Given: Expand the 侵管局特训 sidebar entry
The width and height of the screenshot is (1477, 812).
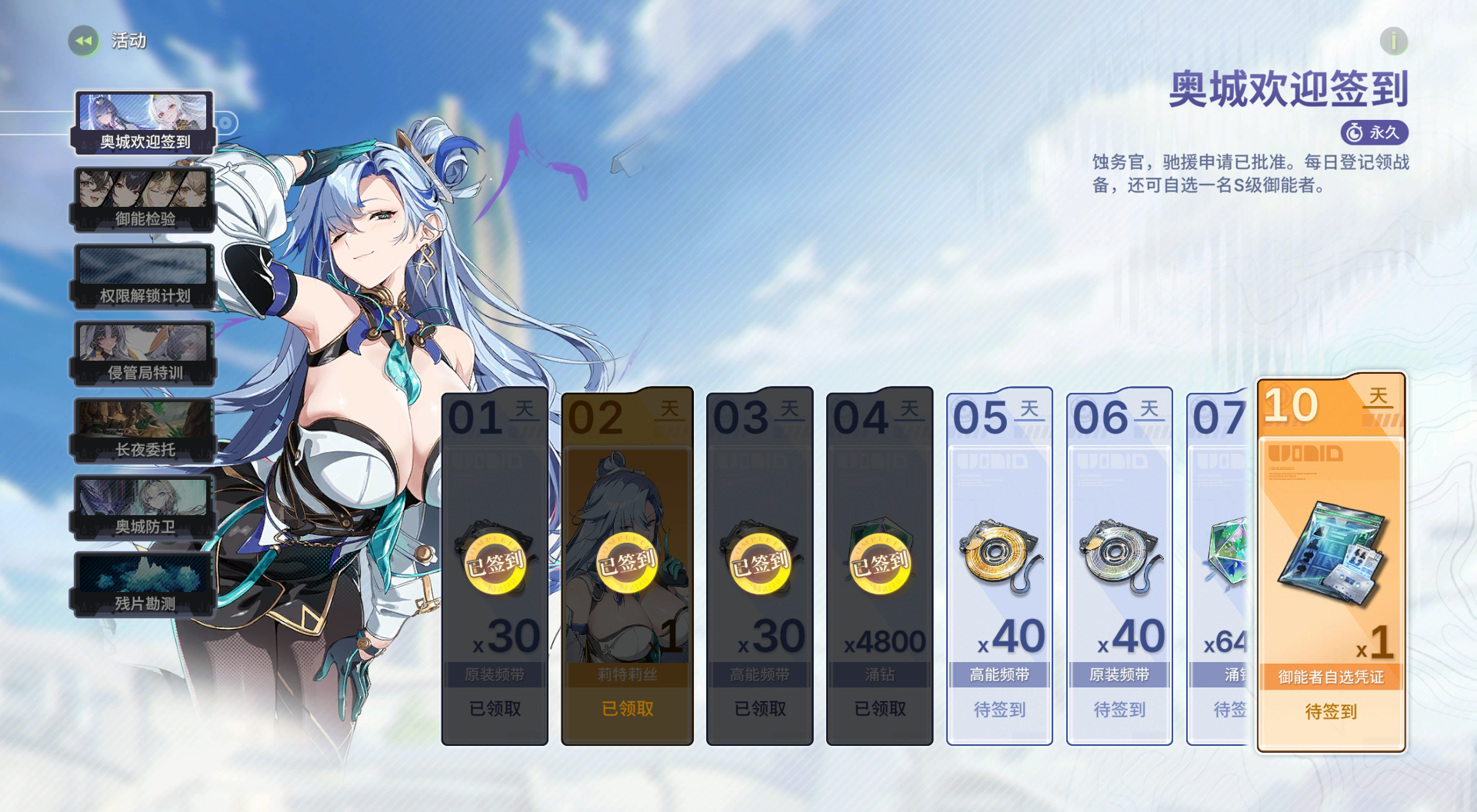Looking at the screenshot, I should click(143, 351).
